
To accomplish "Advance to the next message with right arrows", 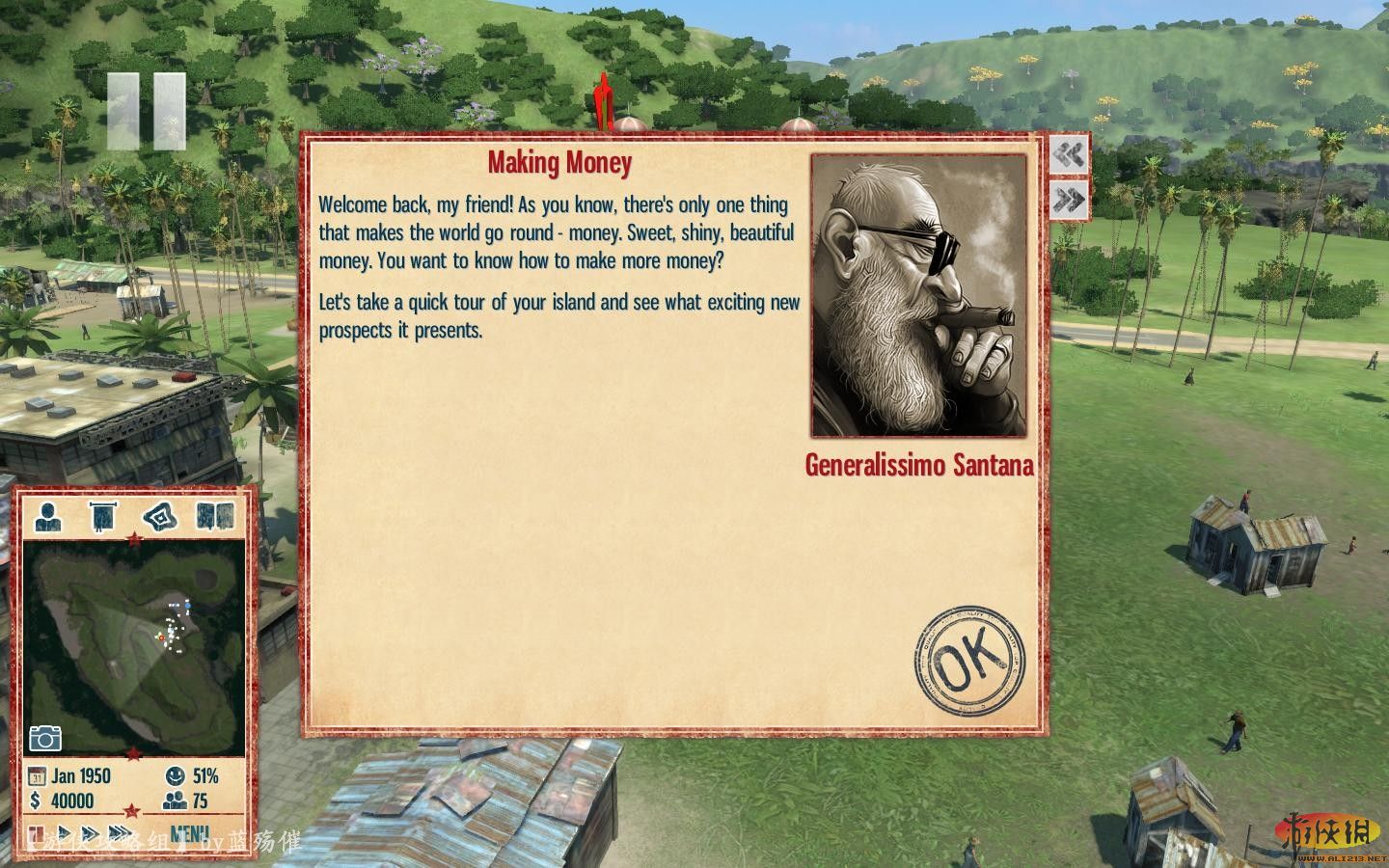I will [x=1068, y=200].
